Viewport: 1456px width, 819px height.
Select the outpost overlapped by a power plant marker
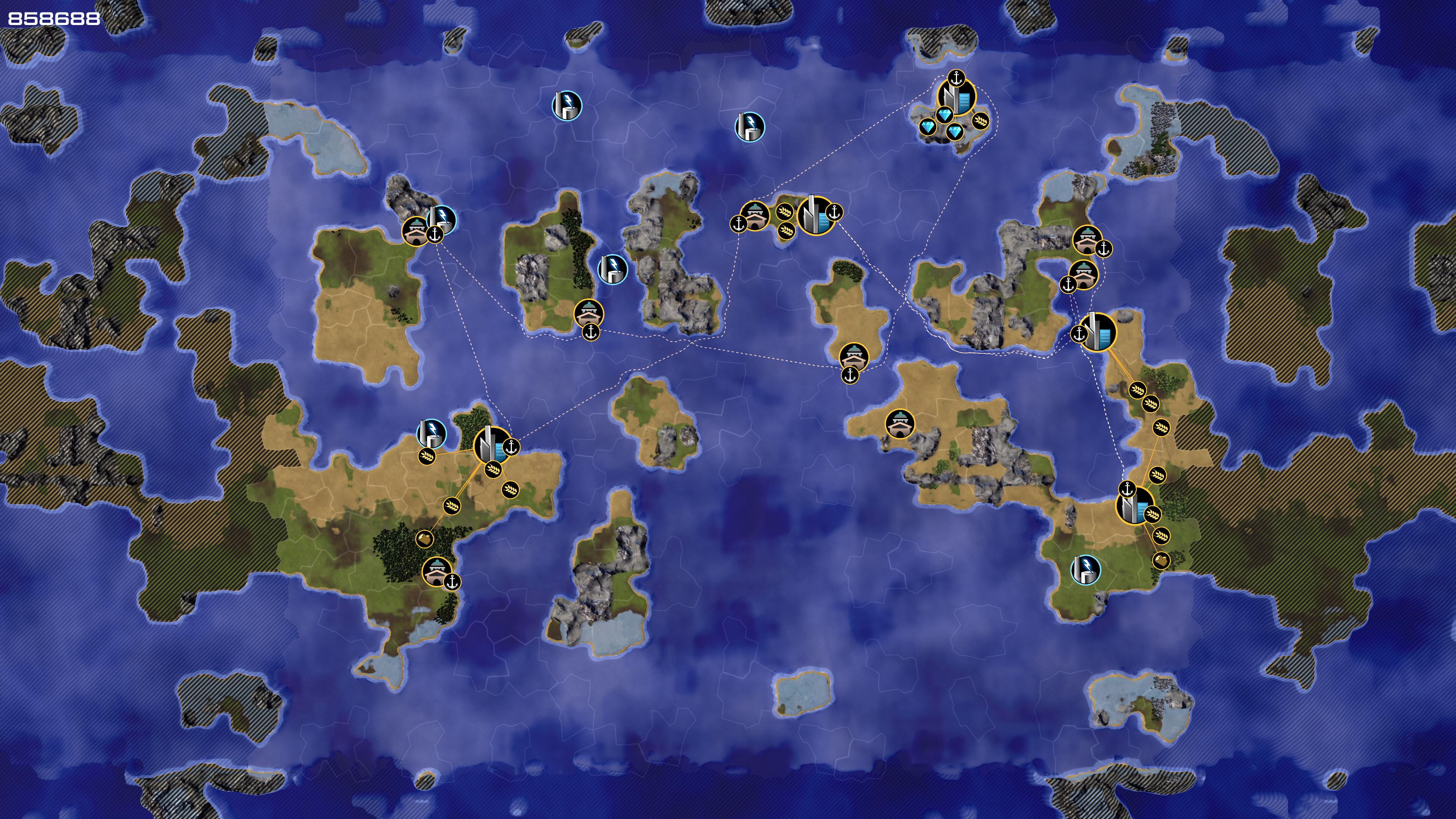[416, 231]
